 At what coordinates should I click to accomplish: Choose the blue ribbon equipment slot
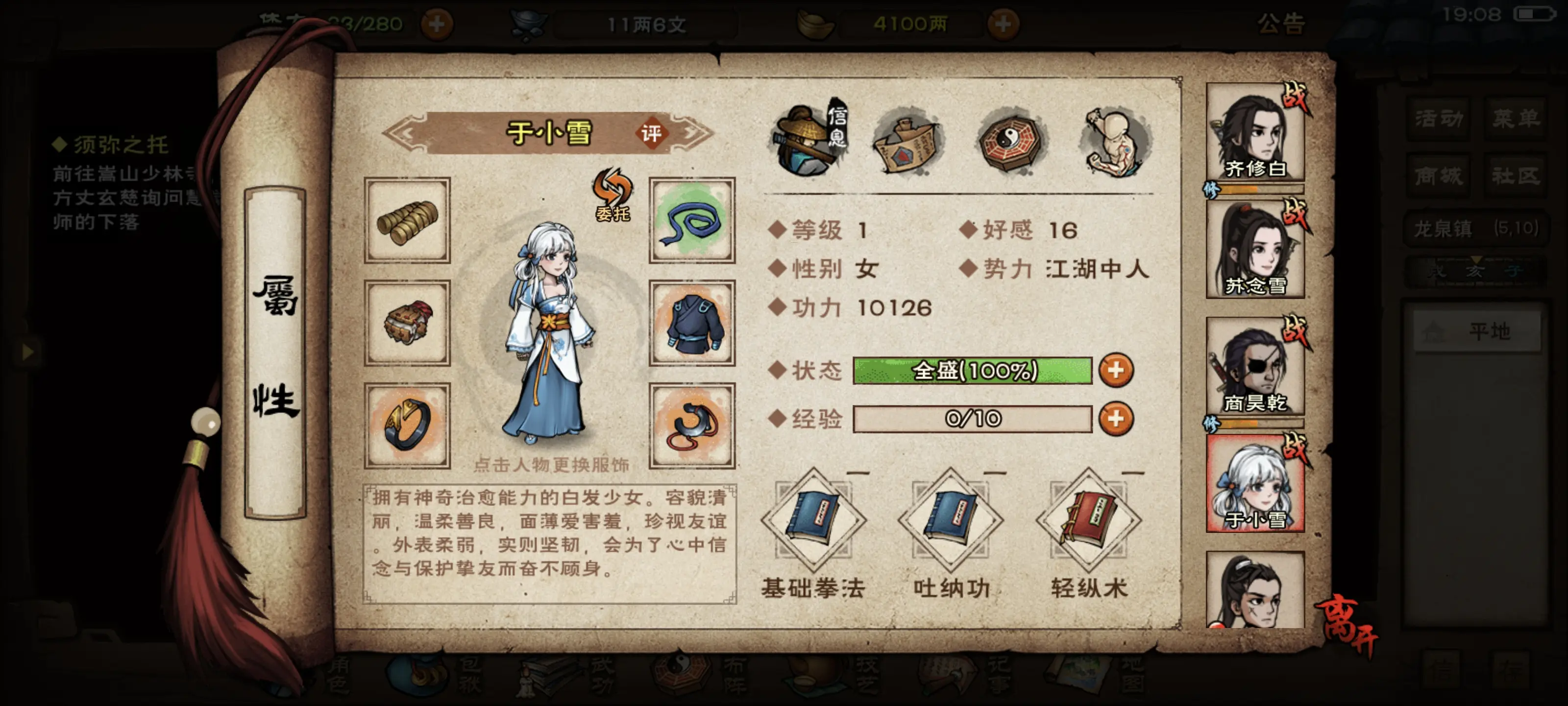coord(692,221)
